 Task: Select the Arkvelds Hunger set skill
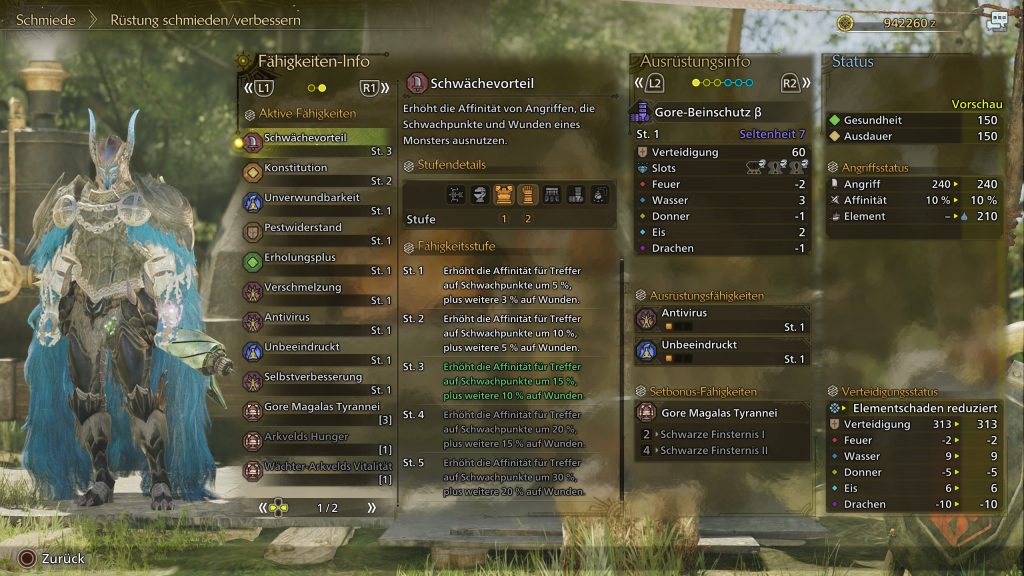(317, 443)
